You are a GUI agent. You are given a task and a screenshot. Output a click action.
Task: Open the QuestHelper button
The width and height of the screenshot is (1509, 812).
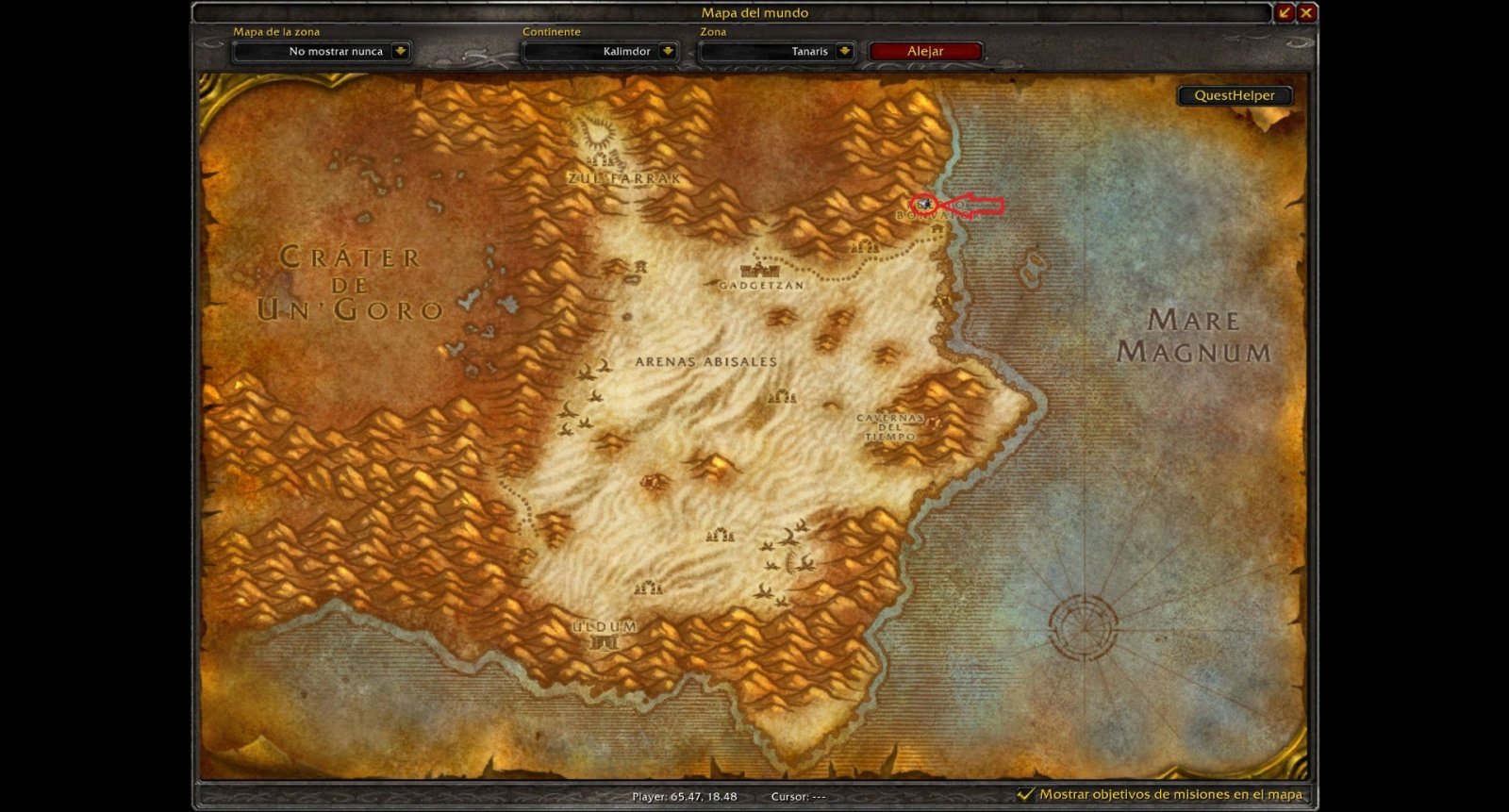click(1234, 95)
